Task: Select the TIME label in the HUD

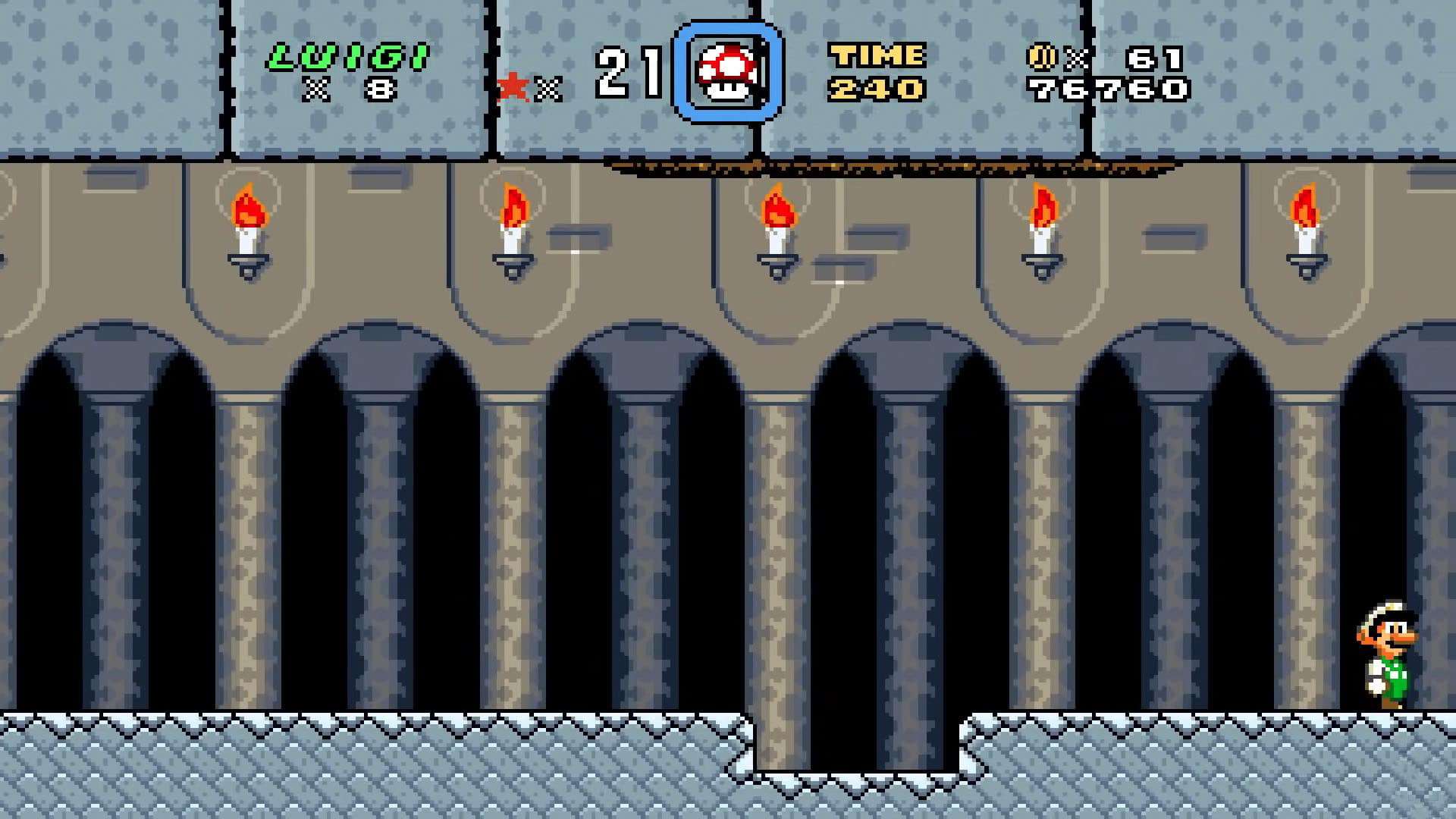Action: click(877, 55)
